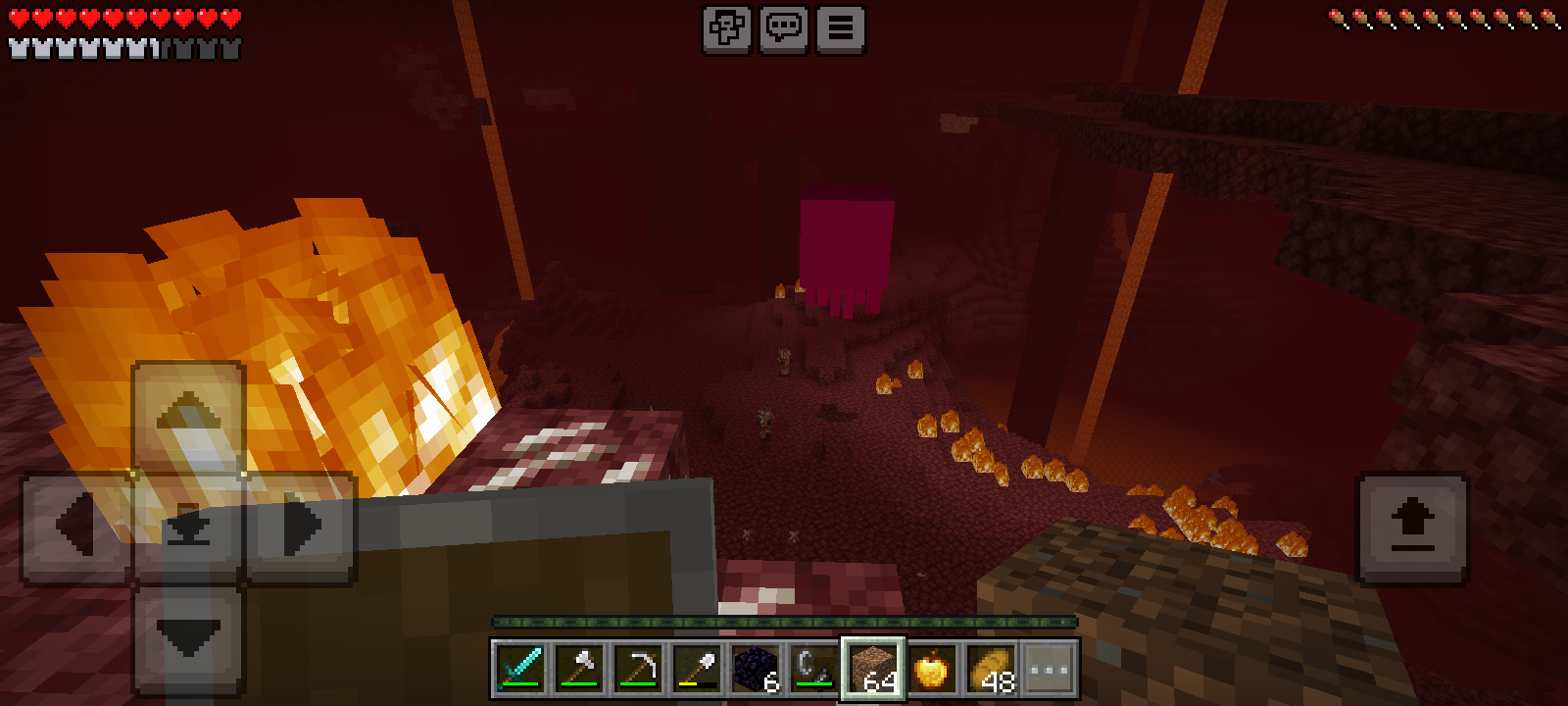Image resolution: width=1568 pixels, height=706 pixels.
Task: Tap the jump button
Action: pos(1412,528)
